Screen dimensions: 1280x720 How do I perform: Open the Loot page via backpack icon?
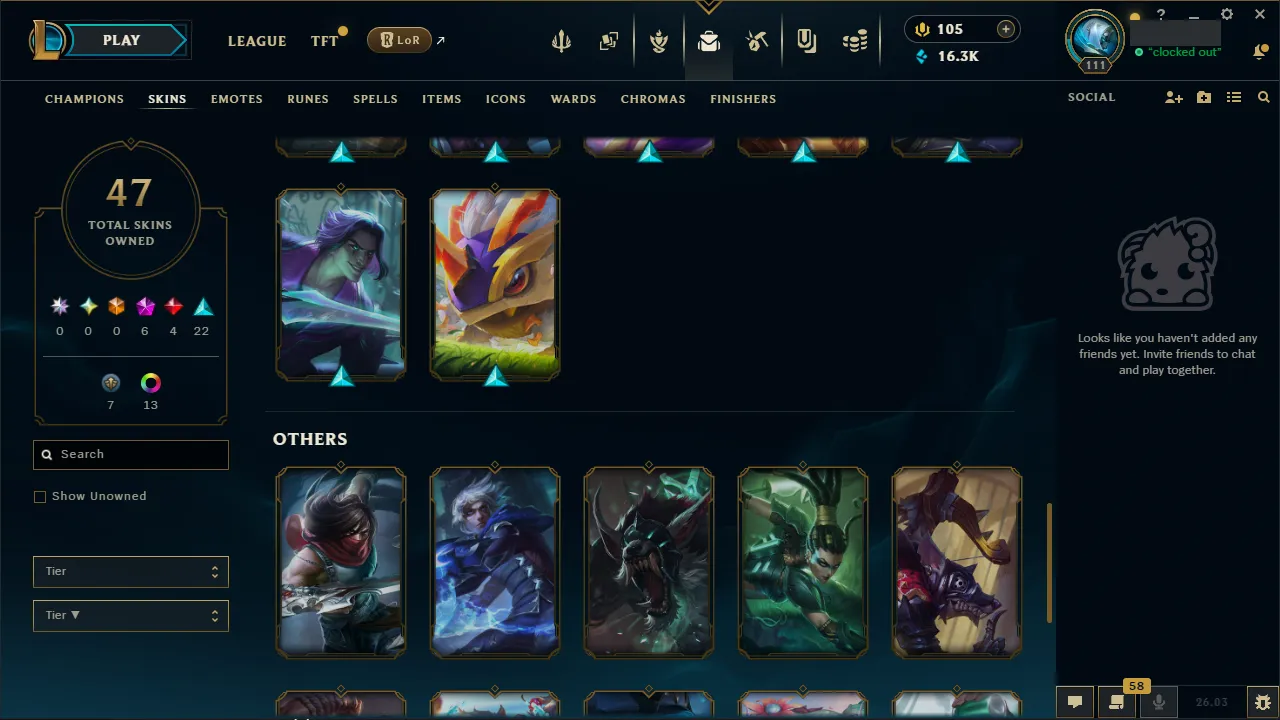click(x=708, y=41)
